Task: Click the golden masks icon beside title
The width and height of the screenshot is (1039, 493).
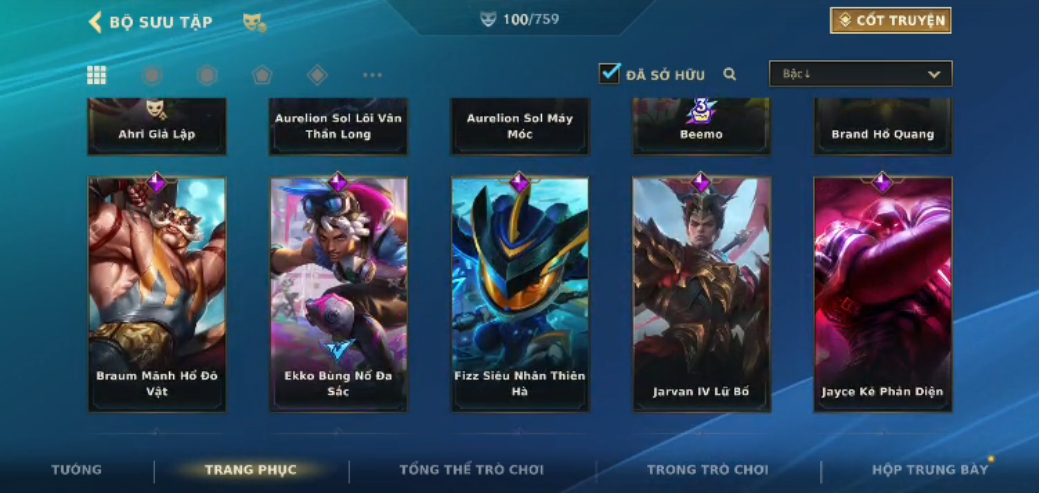Action: [x=254, y=22]
